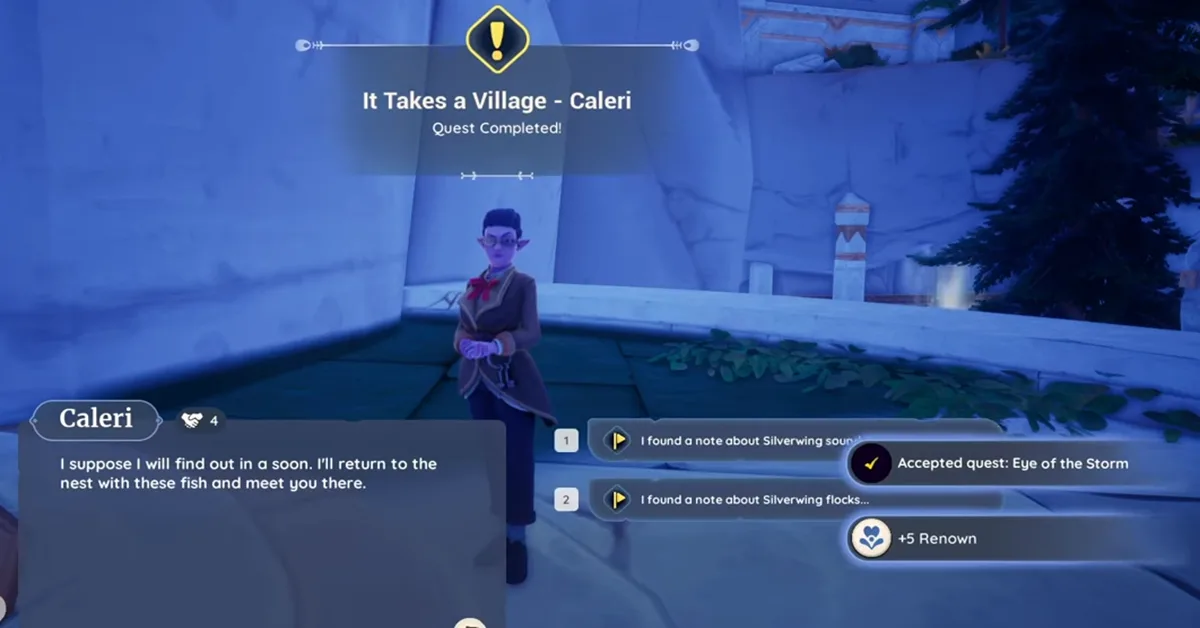1200x628 pixels.
Task: Choose the Silverwing sounds note reply
Action: (720, 440)
